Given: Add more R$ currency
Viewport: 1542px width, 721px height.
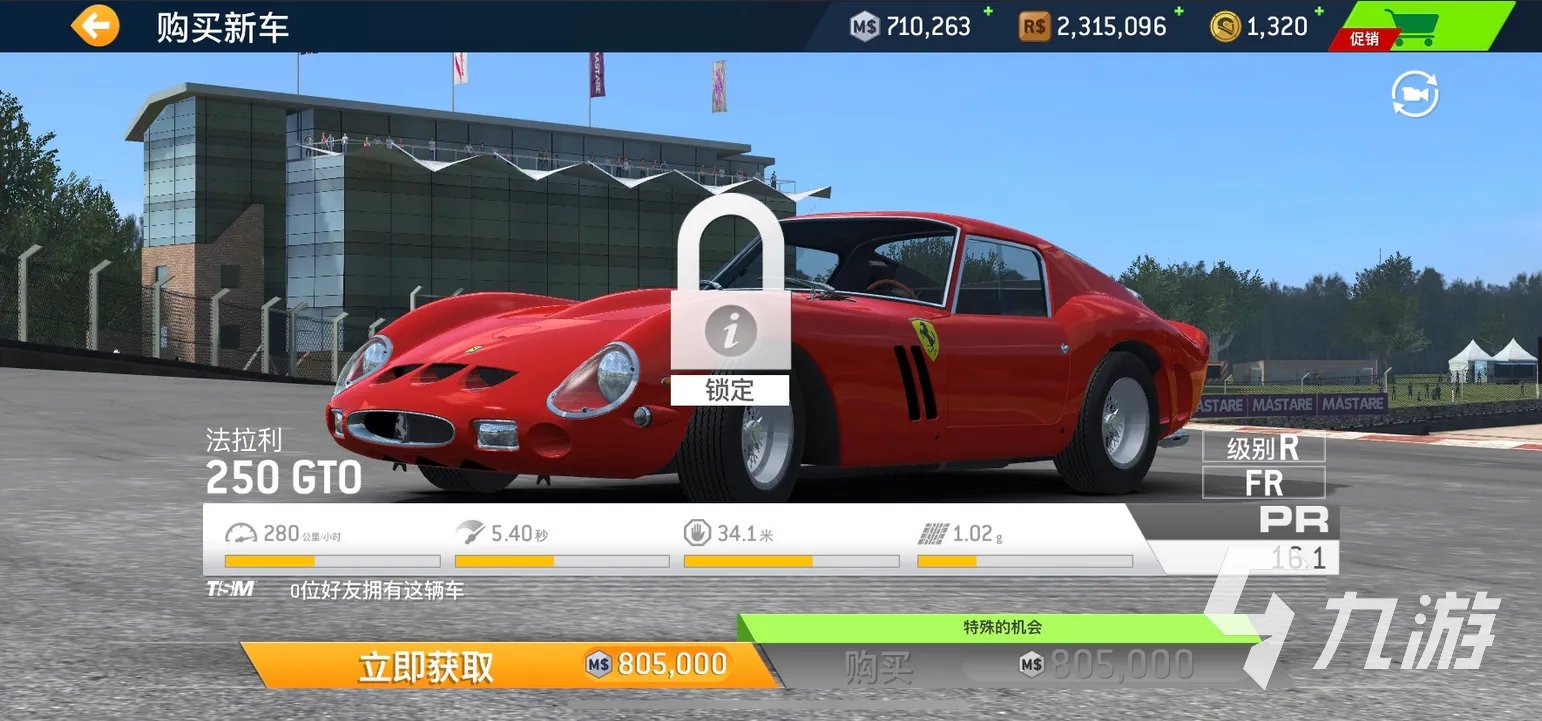Looking at the screenshot, I should [1178, 12].
